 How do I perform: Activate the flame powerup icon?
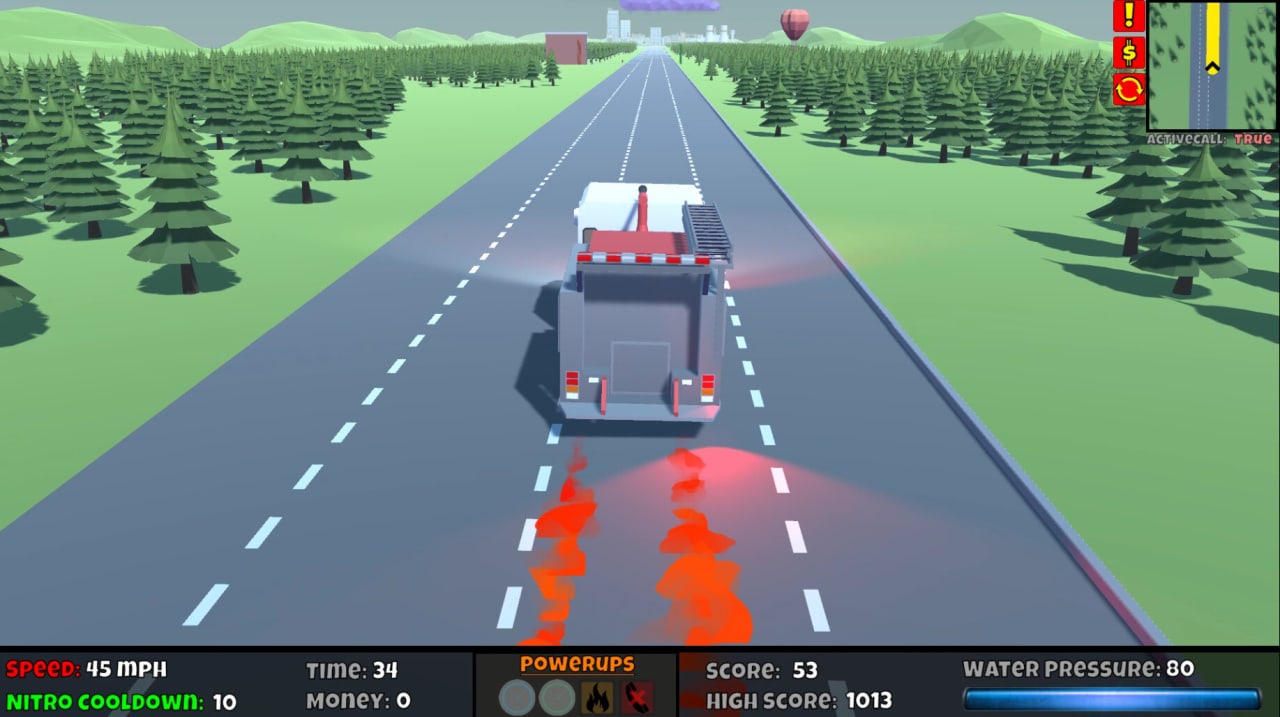(597, 697)
